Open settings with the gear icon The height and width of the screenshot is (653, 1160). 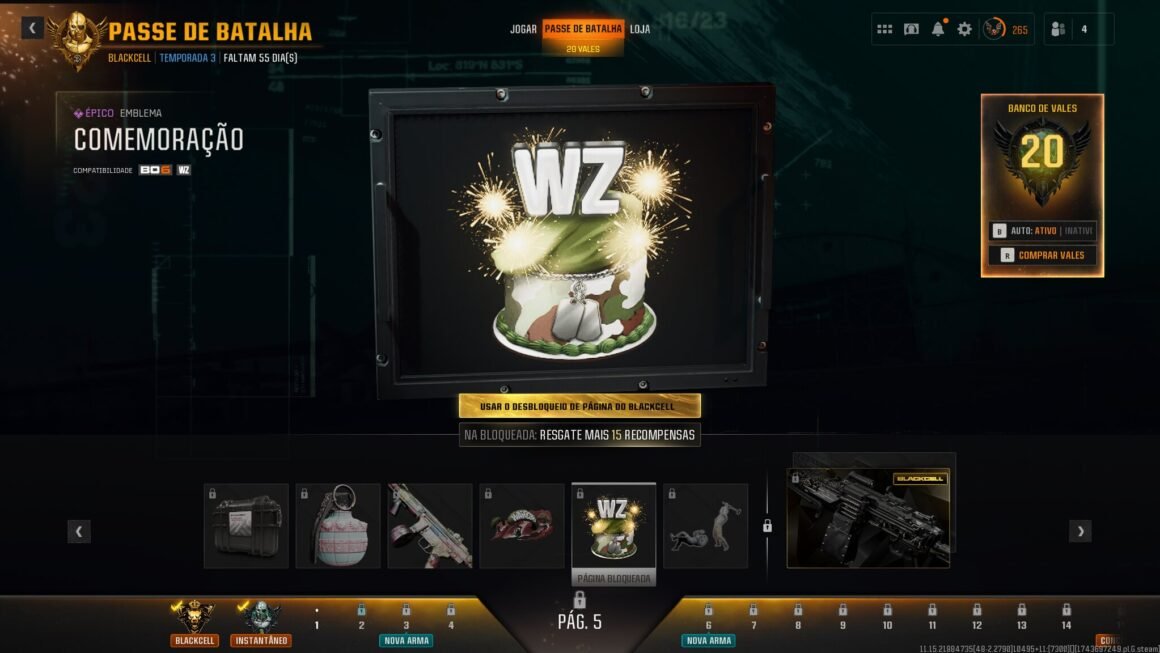(964, 29)
